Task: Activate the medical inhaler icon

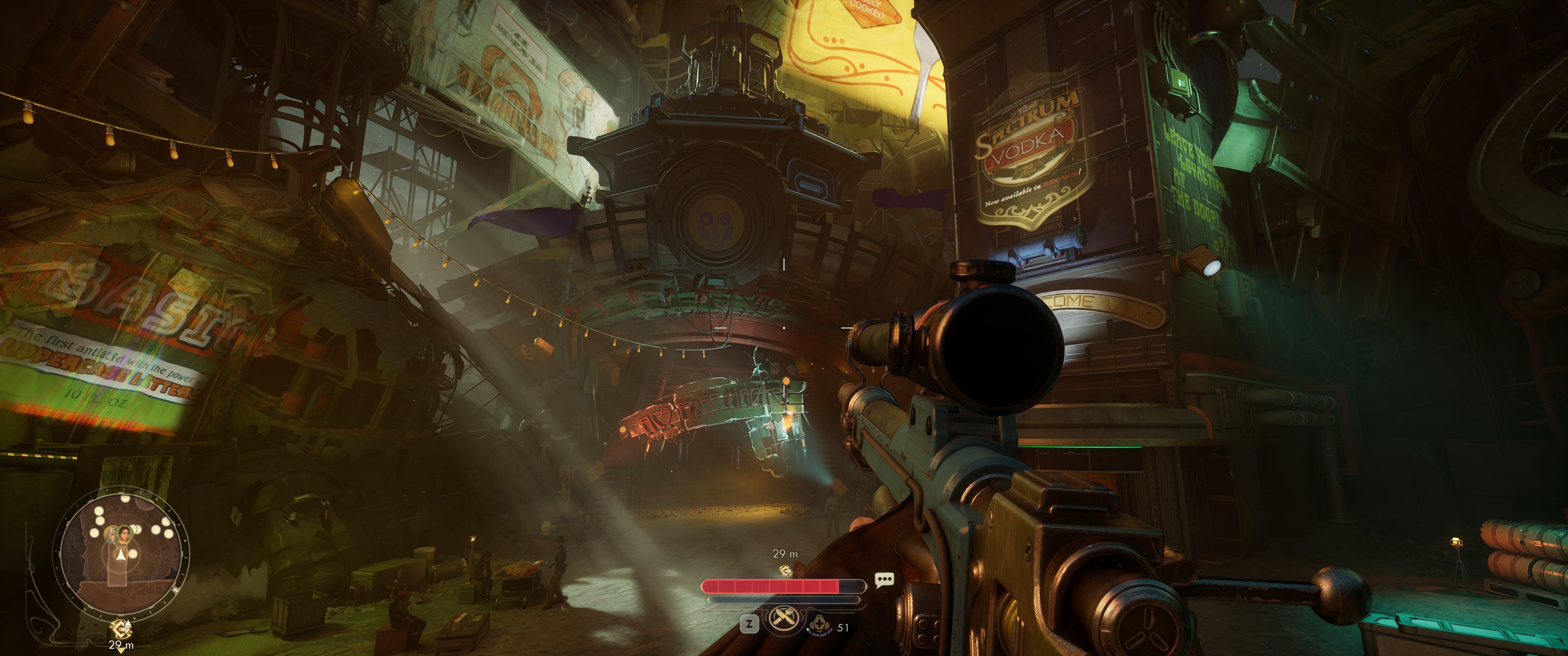Action: point(820,624)
